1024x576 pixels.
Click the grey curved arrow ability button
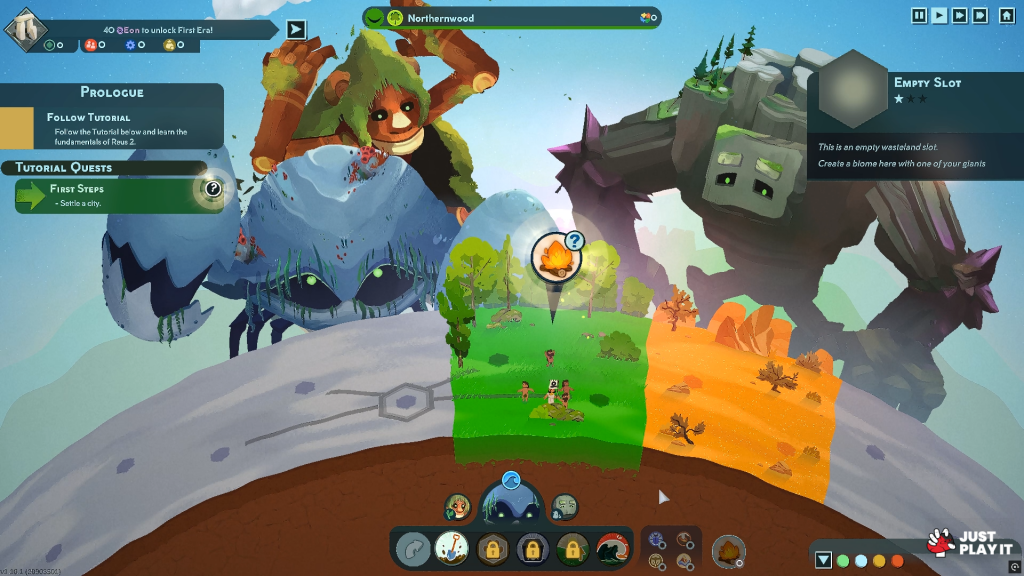(x=412, y=549)
